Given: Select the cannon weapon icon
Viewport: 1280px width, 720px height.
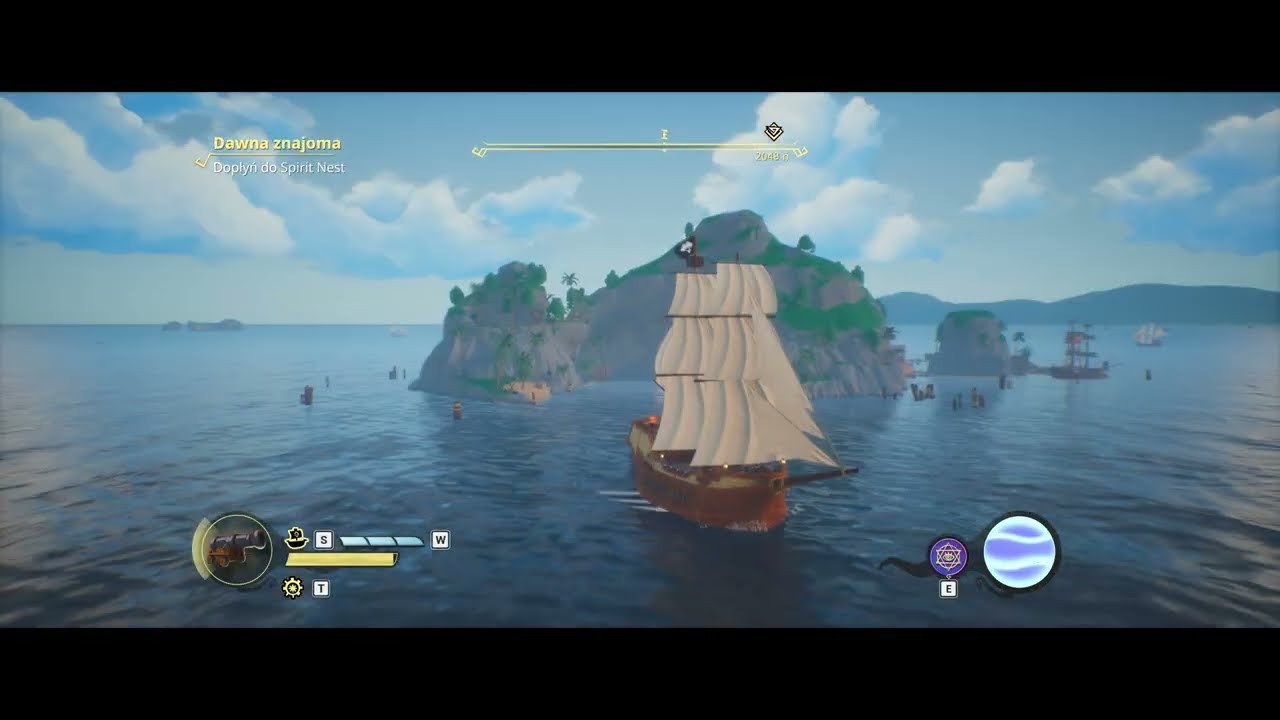Looking at the screenshot, I should pos(238,549).
